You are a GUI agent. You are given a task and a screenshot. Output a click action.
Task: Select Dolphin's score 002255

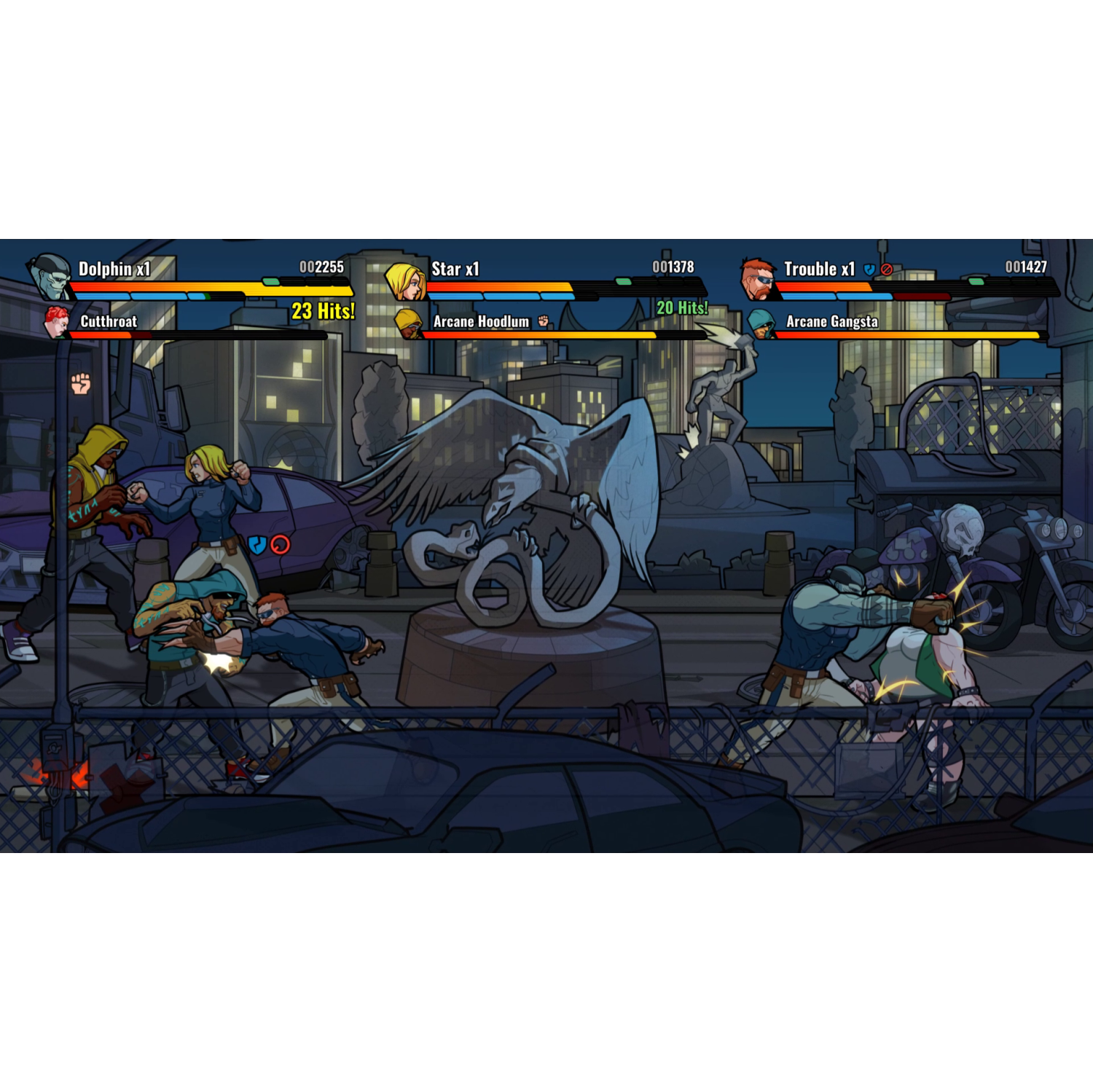pyautogui.click(x=321, y=268)
